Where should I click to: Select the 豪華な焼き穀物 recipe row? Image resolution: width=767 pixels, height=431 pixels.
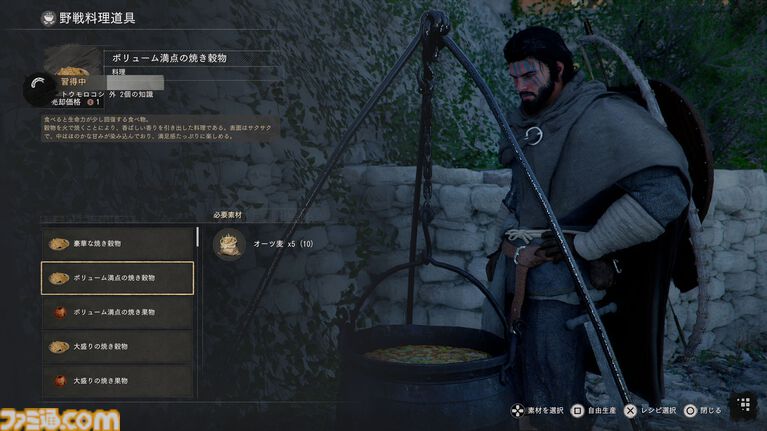118,243
